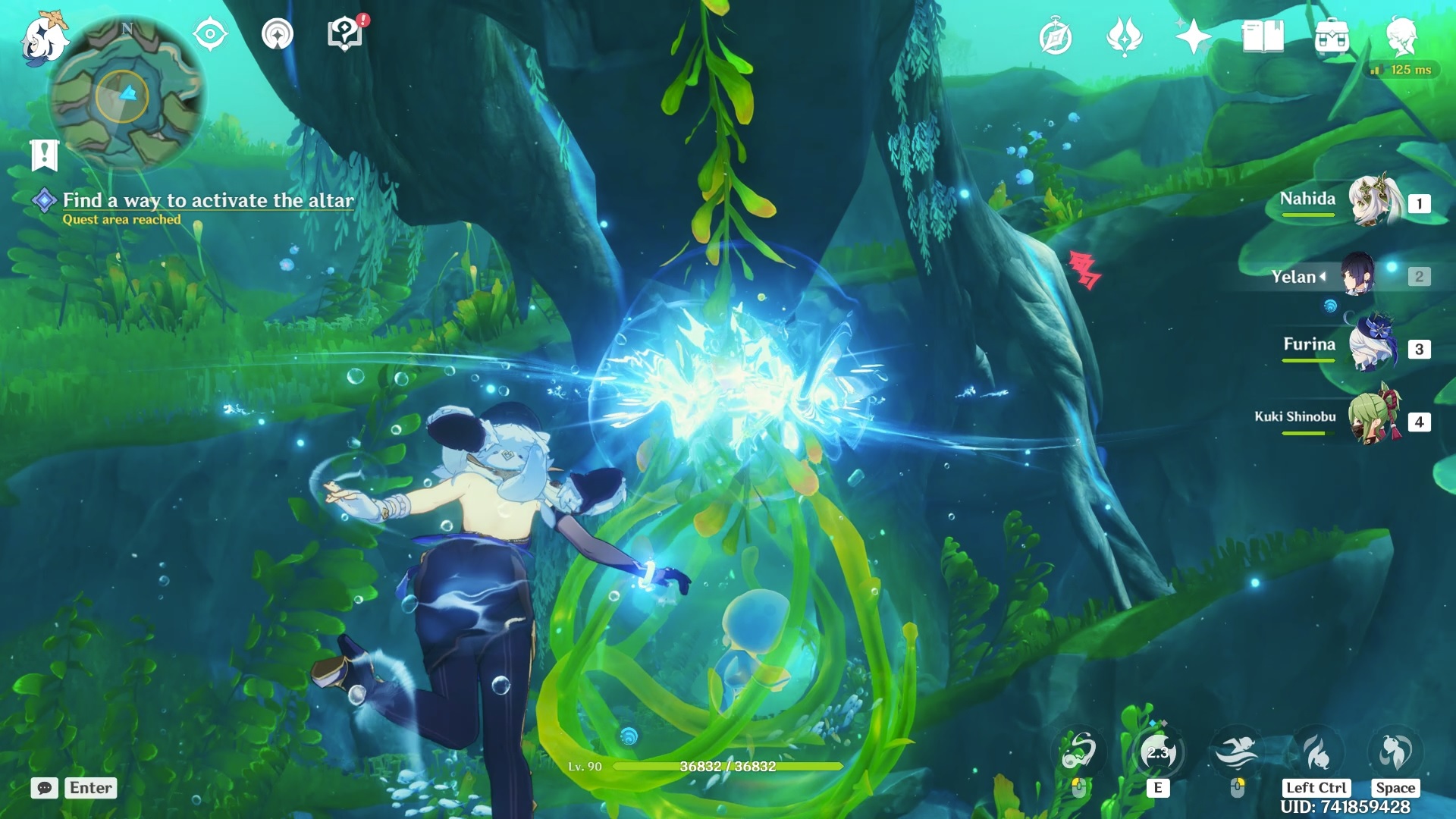Open the quest banner exclamation icon
Viewport: 1456px width, 819px height.
[x=44, y=155]
